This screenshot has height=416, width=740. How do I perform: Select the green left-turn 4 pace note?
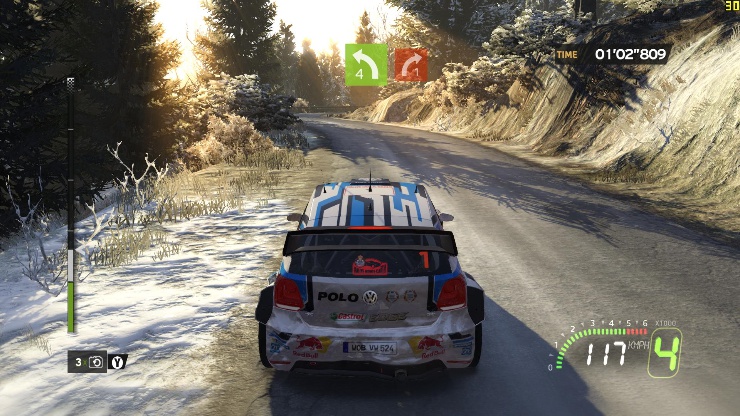pyautogui.click(x=365, y=63)
